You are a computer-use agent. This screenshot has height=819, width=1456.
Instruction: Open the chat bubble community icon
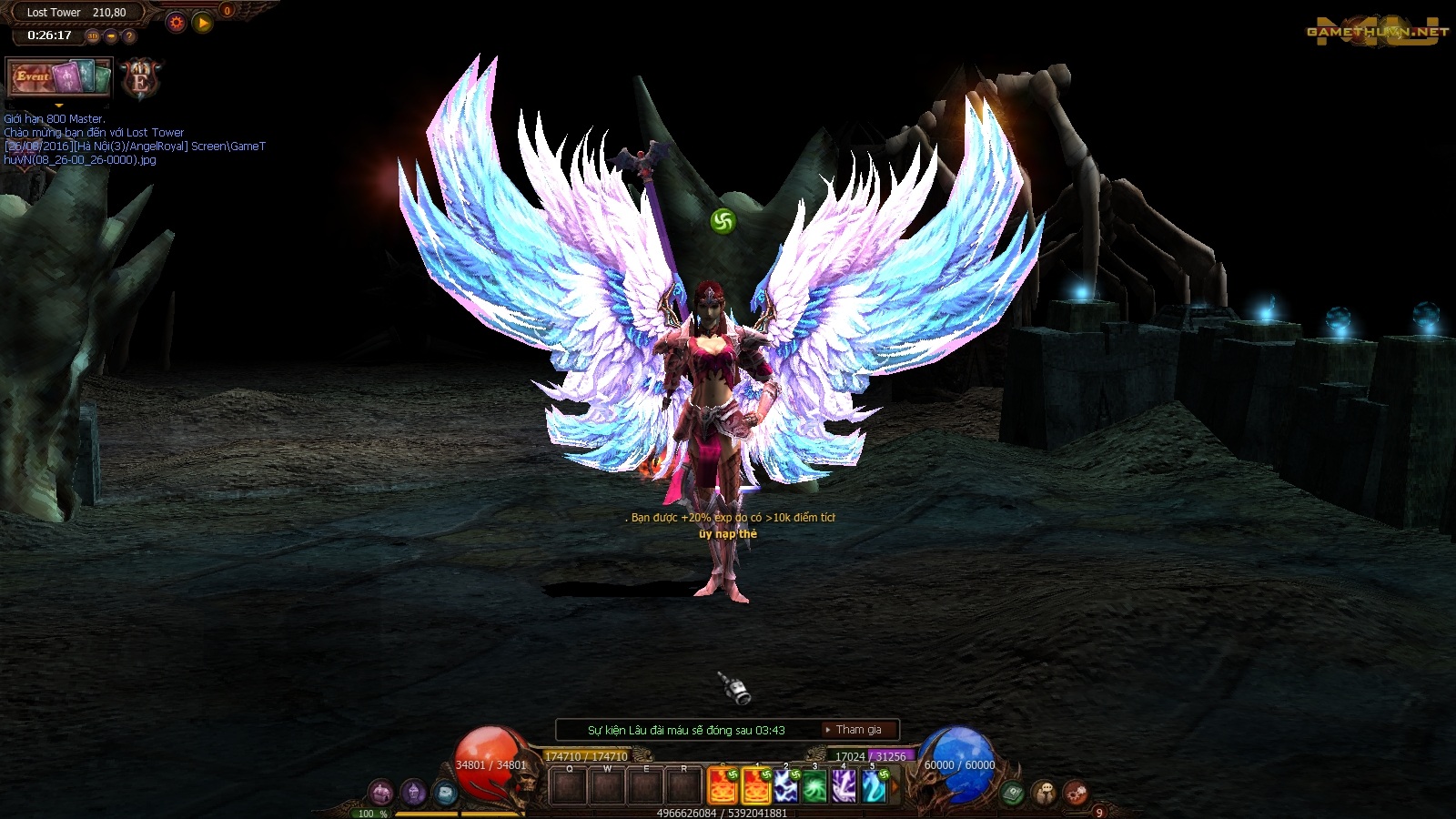pyautogui.click(x=1044, y=794)
